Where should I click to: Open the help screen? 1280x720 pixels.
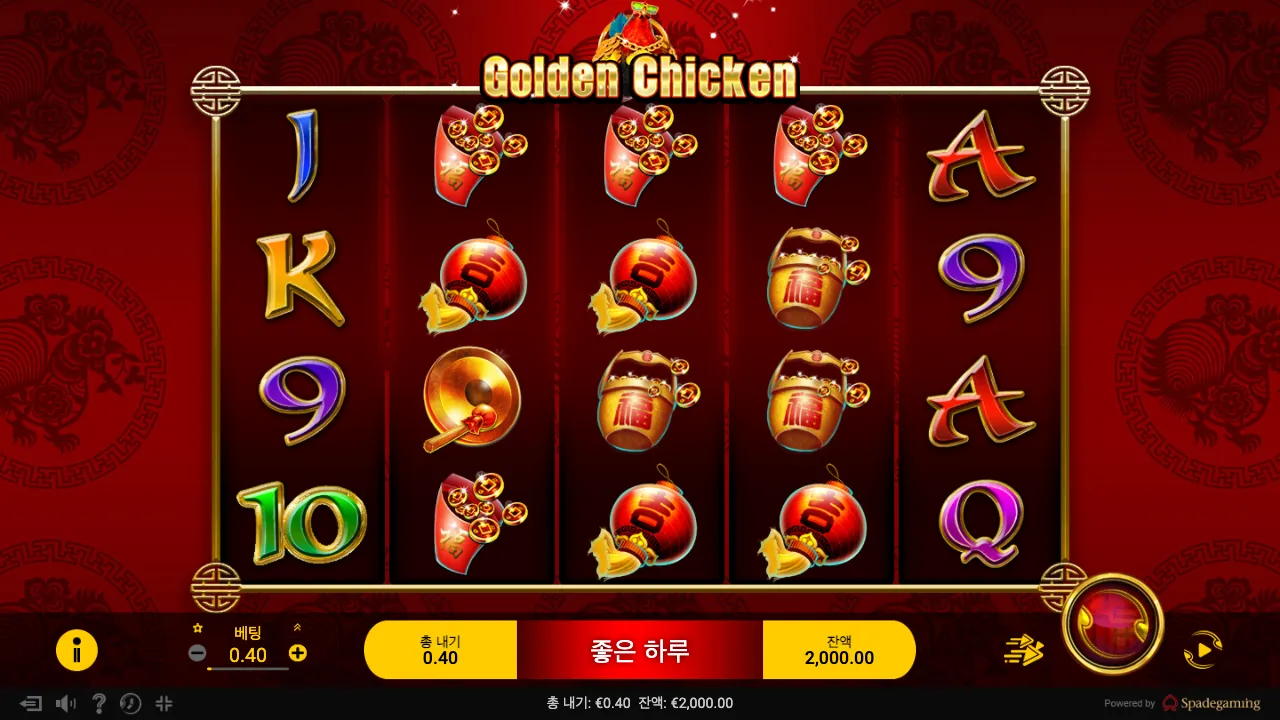tap(98, 703)
